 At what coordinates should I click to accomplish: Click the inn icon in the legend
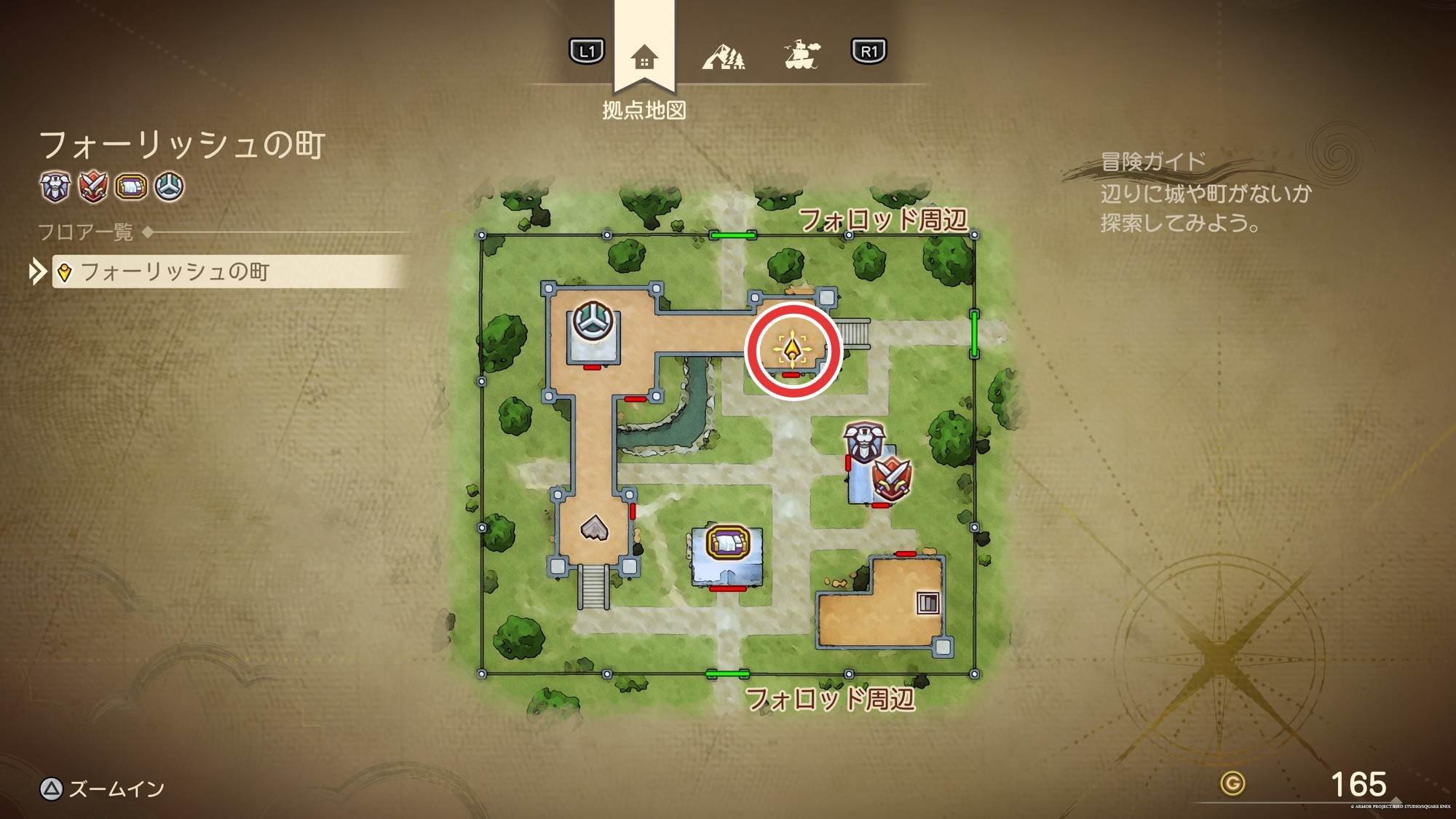(x=132, y=187)
